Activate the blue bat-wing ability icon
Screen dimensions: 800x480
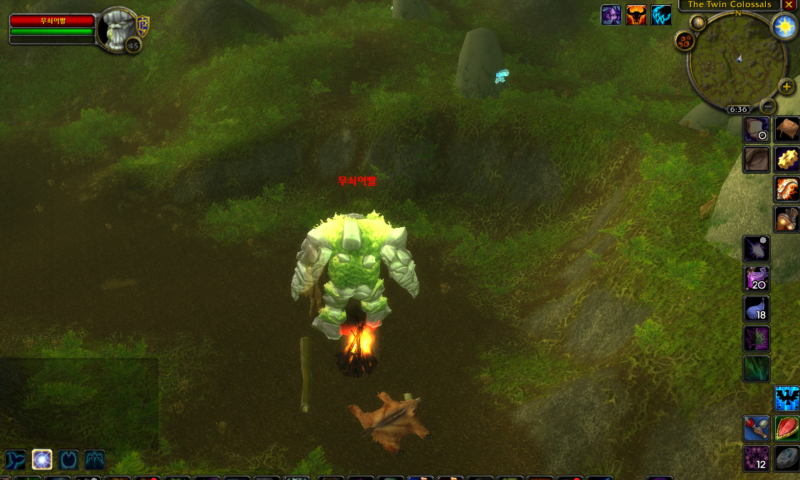point(787,399)
